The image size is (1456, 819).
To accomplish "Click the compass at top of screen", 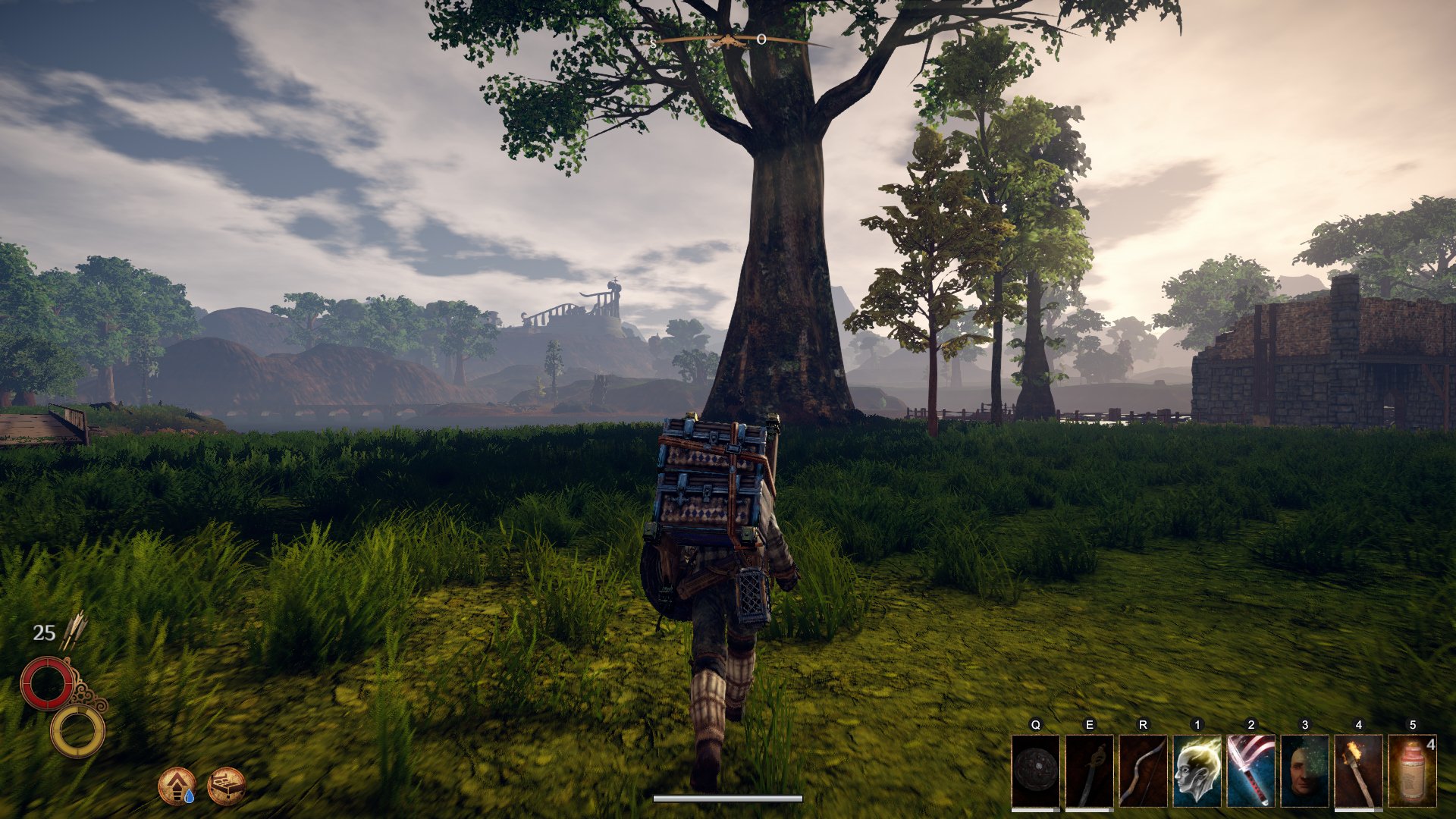I will point(726,41).
